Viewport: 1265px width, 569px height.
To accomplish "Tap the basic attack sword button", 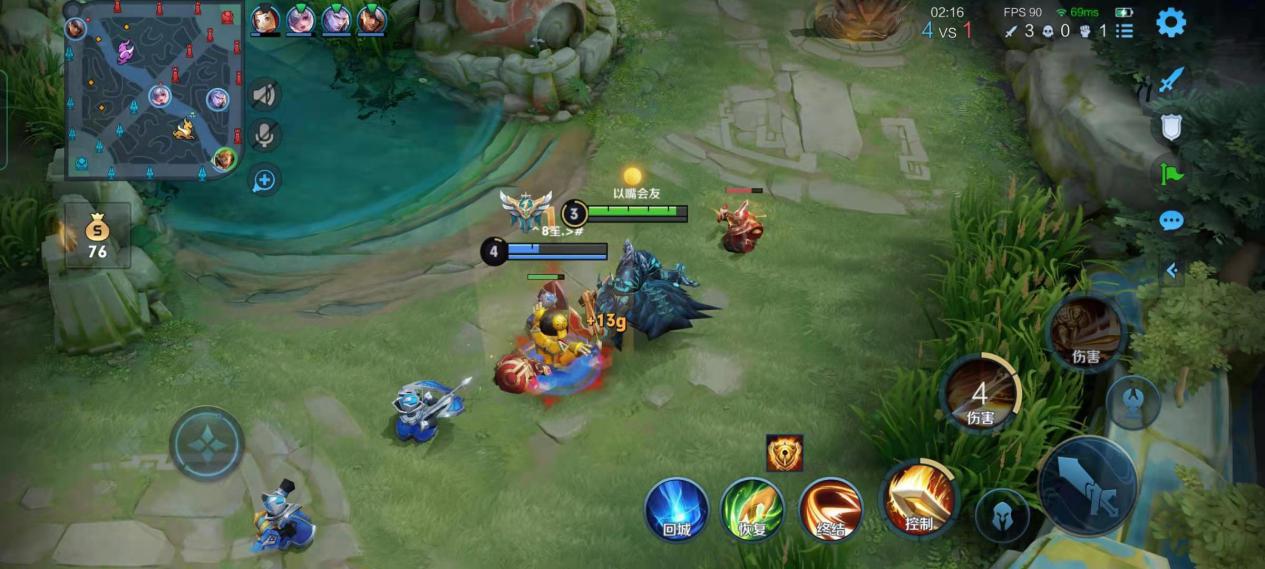I will 1087,487.
